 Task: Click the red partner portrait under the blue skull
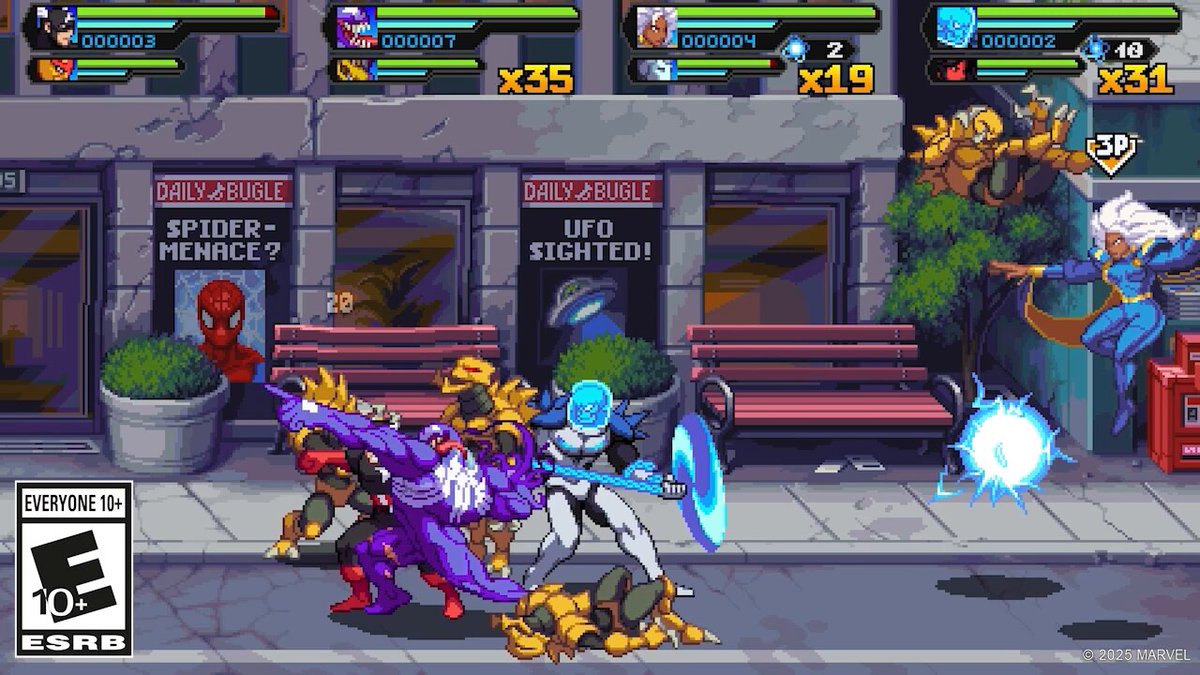[x=950, y=69]
